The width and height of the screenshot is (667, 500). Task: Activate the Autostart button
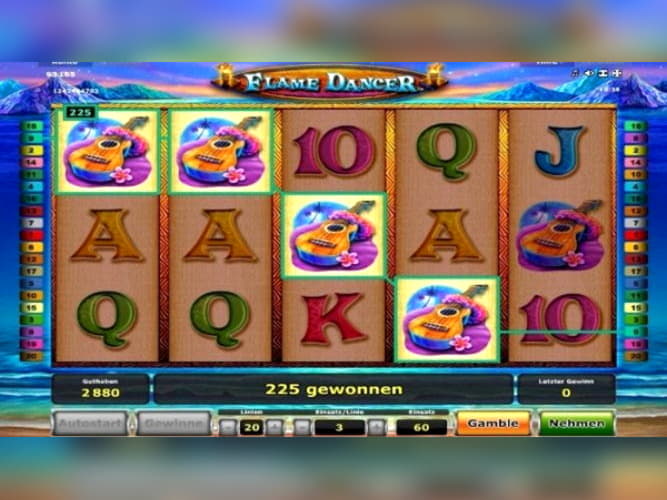tap(90, 423)
